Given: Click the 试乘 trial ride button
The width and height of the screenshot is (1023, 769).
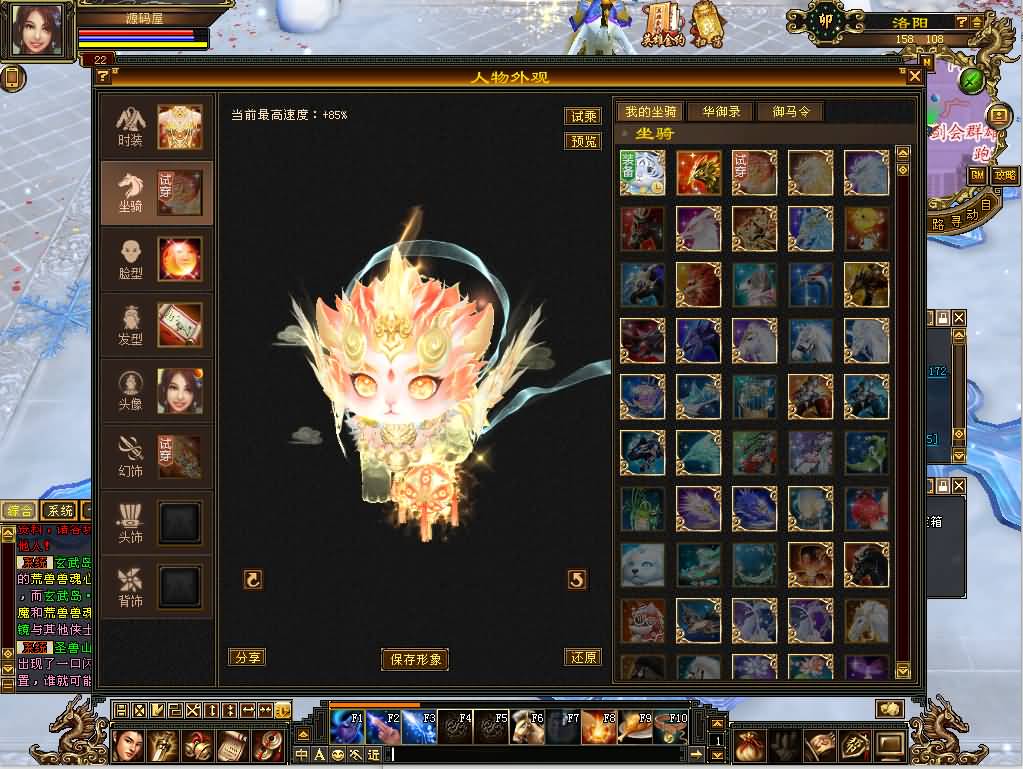Looking at the screenshot, I should tap(583, 116).
